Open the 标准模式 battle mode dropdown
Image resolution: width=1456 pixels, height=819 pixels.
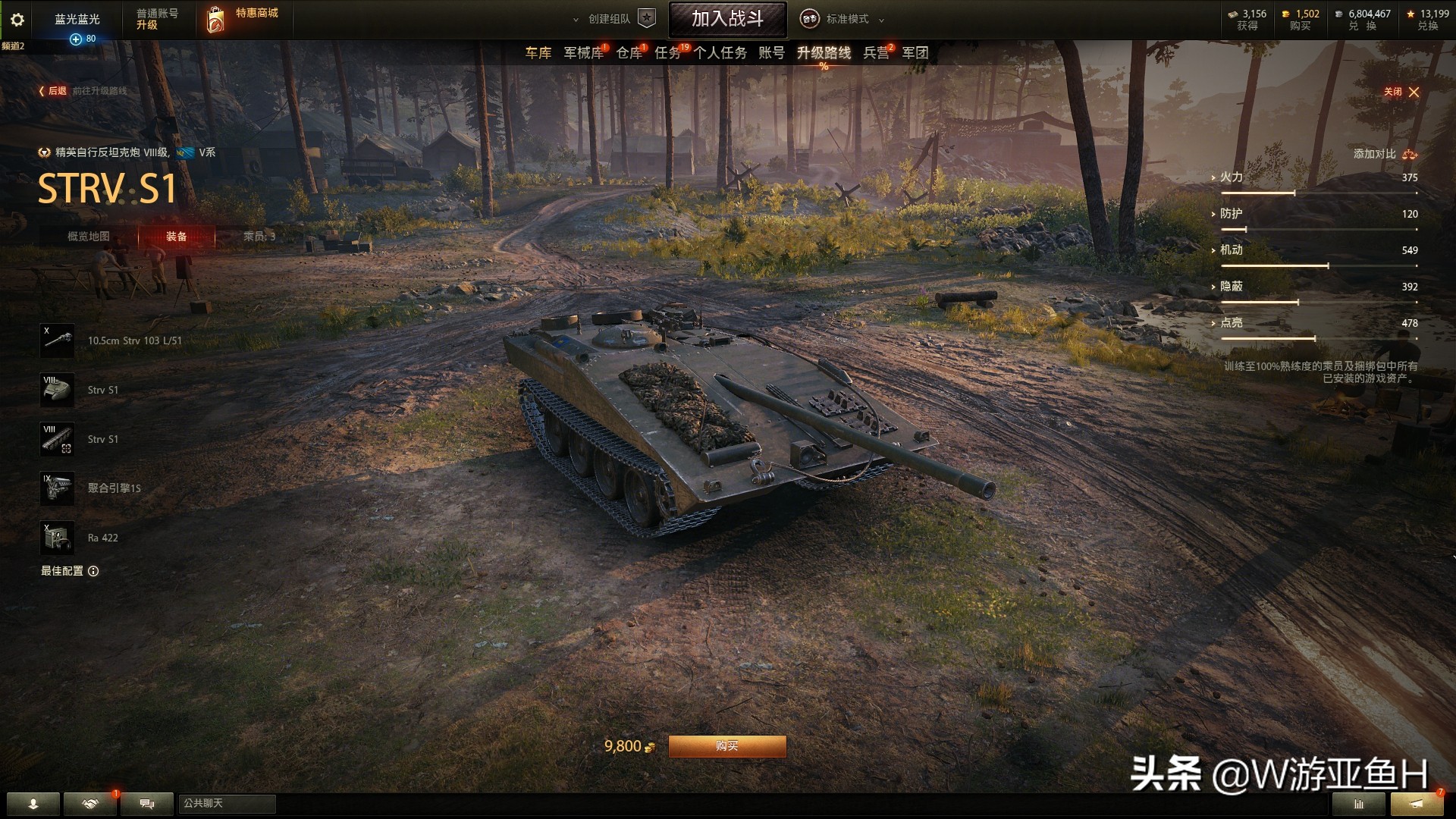(846, 19)
